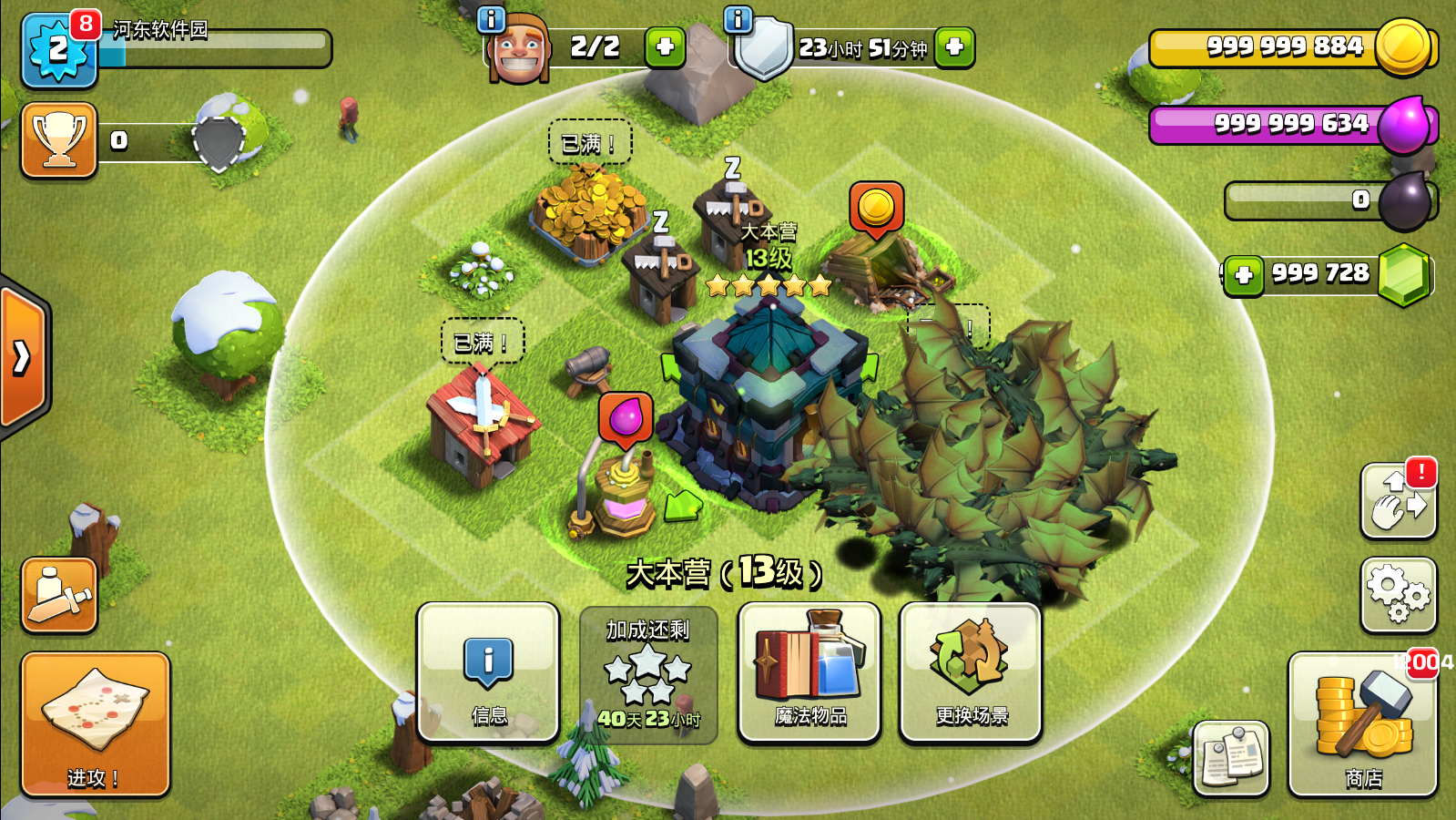Image resolution: width=1456 pixels, height=820 pixels.
Task: Add shield time with green plus
Action: [x=954, y=46]
